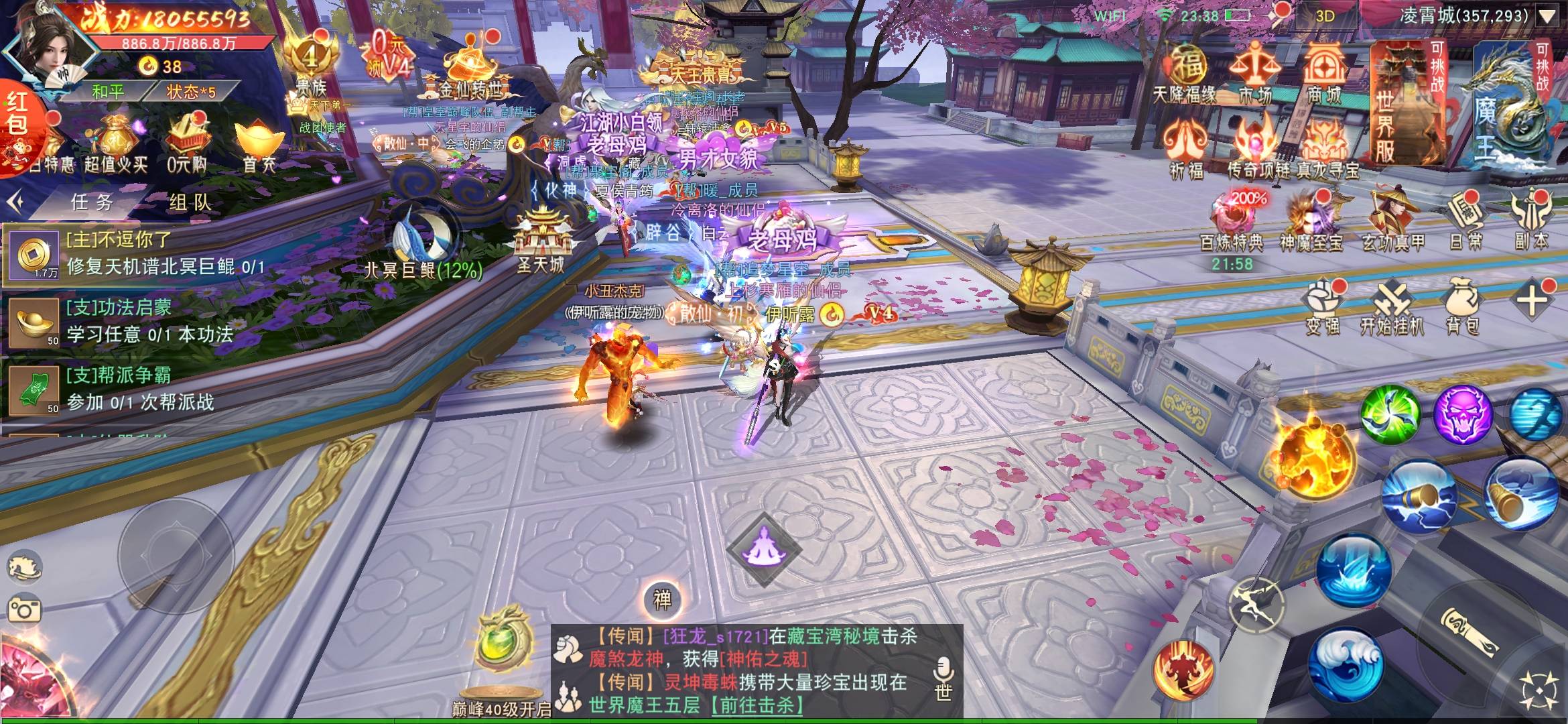Open the 背包 bag
1568x724 pixels.
click(1462, 308)
